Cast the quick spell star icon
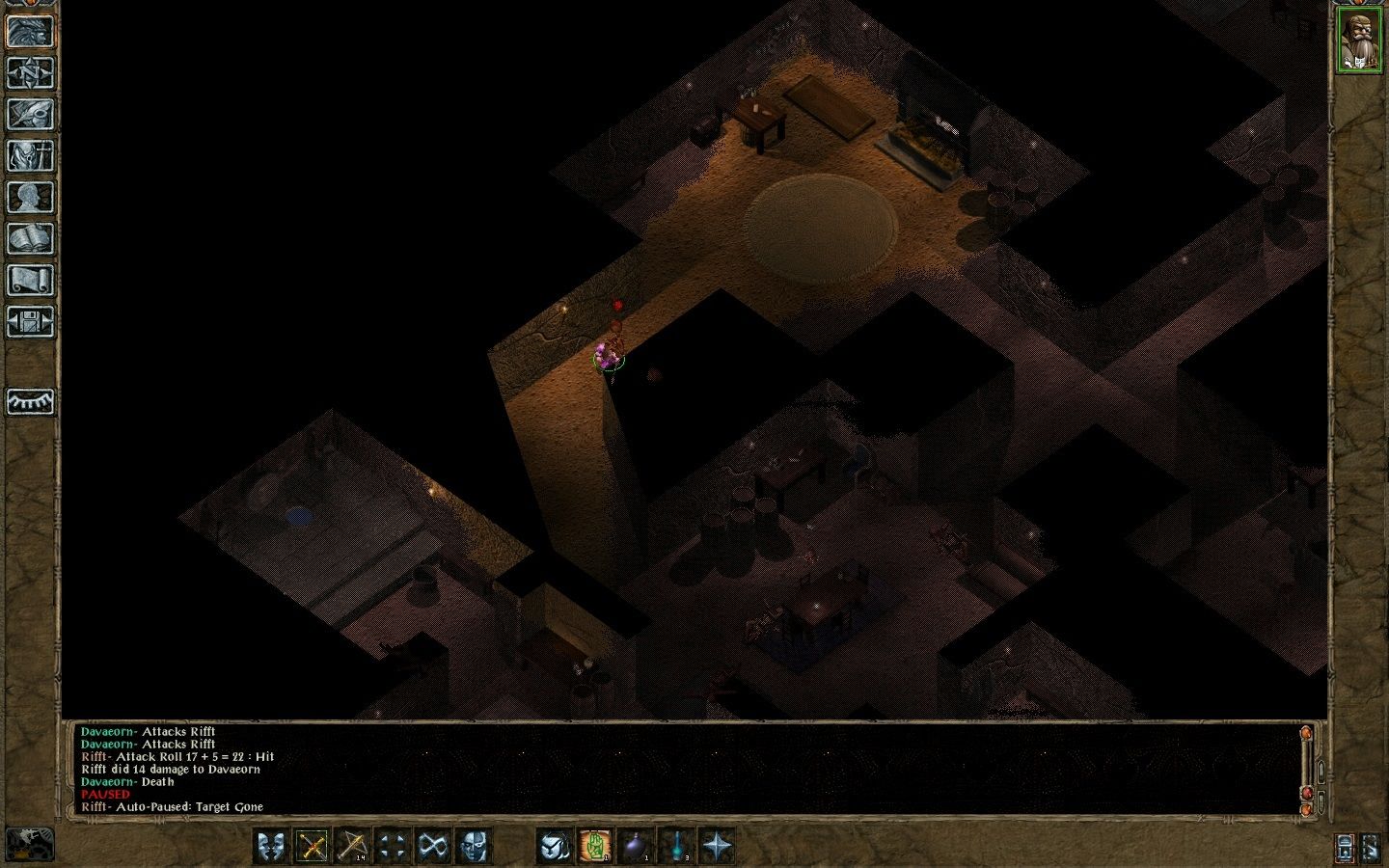1389x868 pixels. click(x=718, y=846)
